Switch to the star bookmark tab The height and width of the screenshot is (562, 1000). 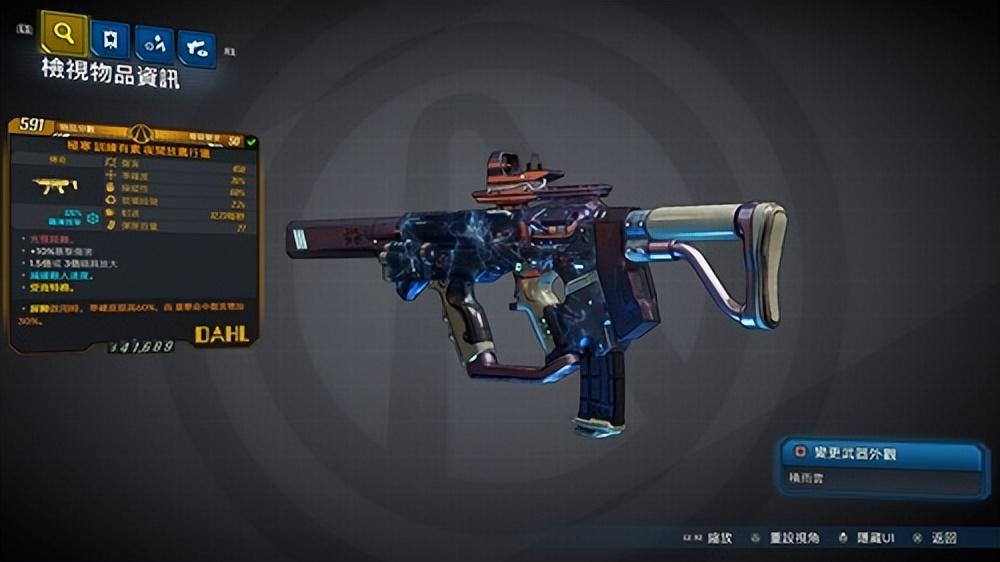tap(110, 40)
